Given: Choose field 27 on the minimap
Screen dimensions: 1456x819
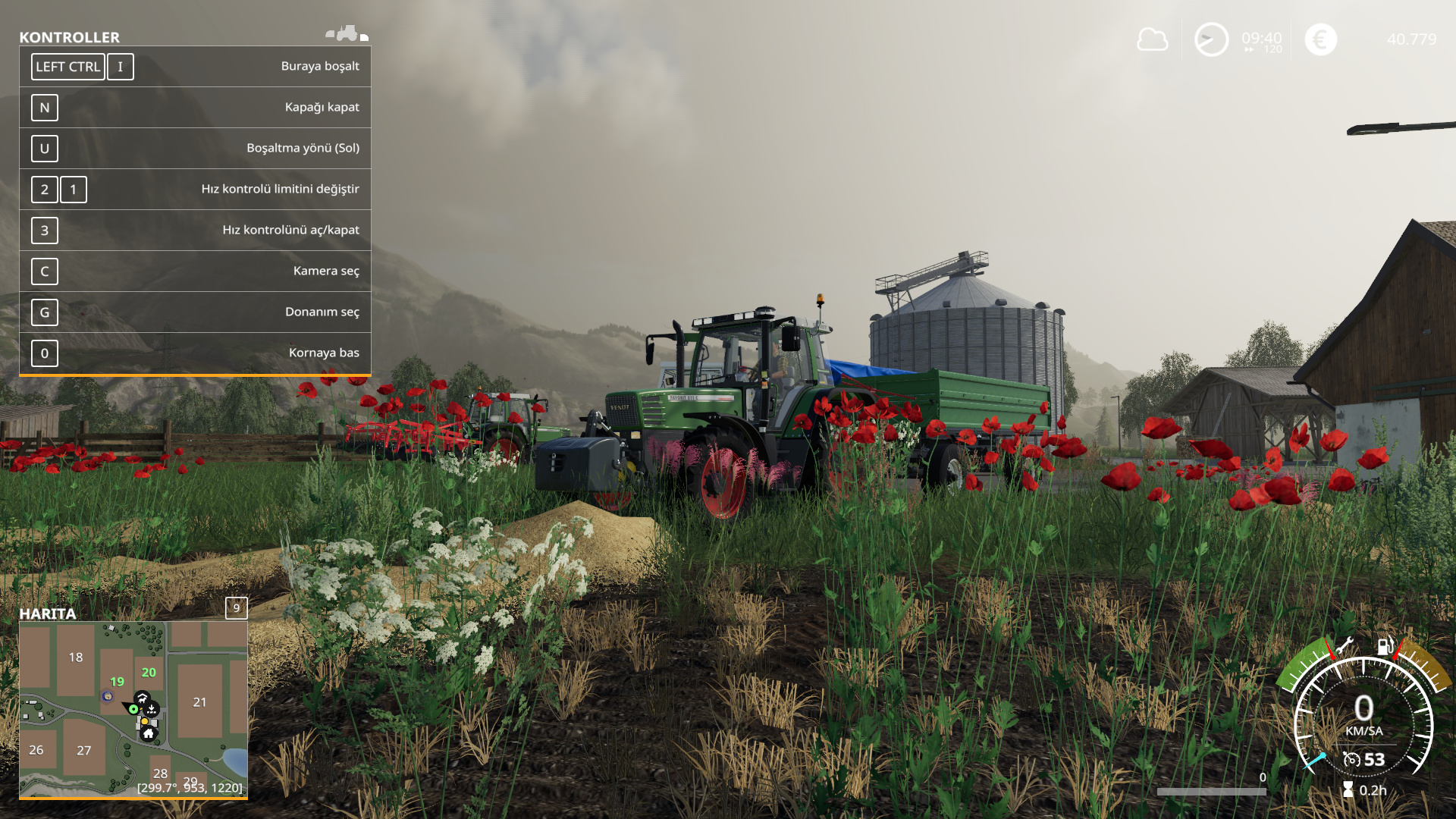Looking at the screenshot, I should click(83, 750).
